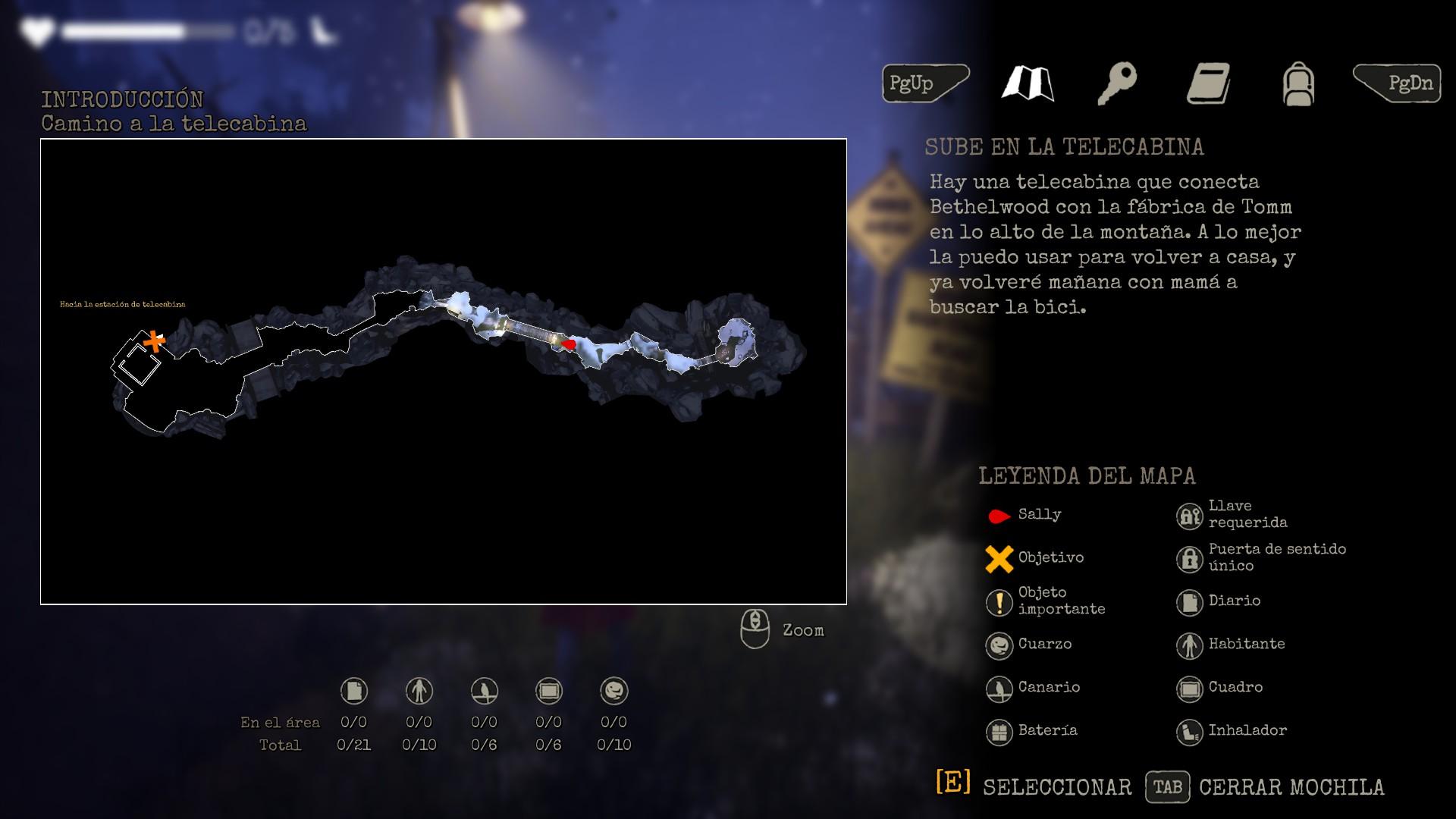Click the Seleccionar button
The height and width of the screenshot is (819, 1456).
pos(1034,786)
